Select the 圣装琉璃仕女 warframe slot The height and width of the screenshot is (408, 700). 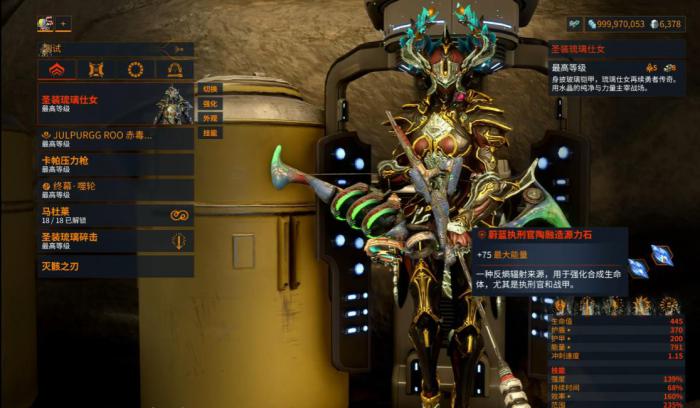115,104
